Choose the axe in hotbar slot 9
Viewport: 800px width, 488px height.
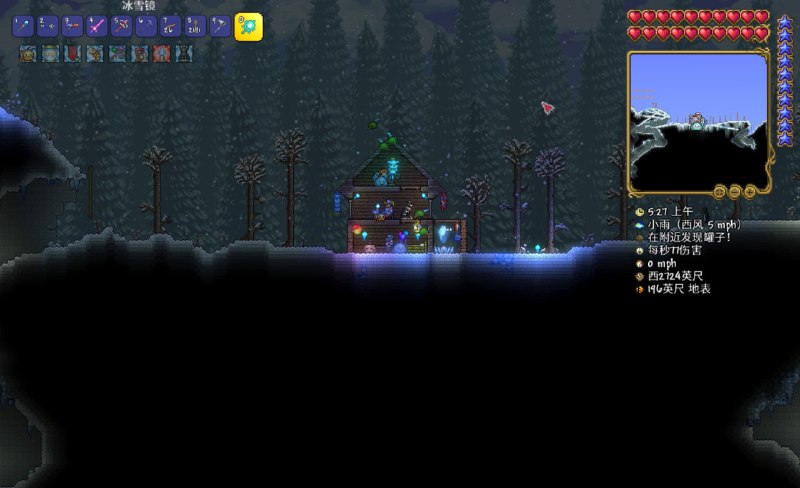click(219, 27)
